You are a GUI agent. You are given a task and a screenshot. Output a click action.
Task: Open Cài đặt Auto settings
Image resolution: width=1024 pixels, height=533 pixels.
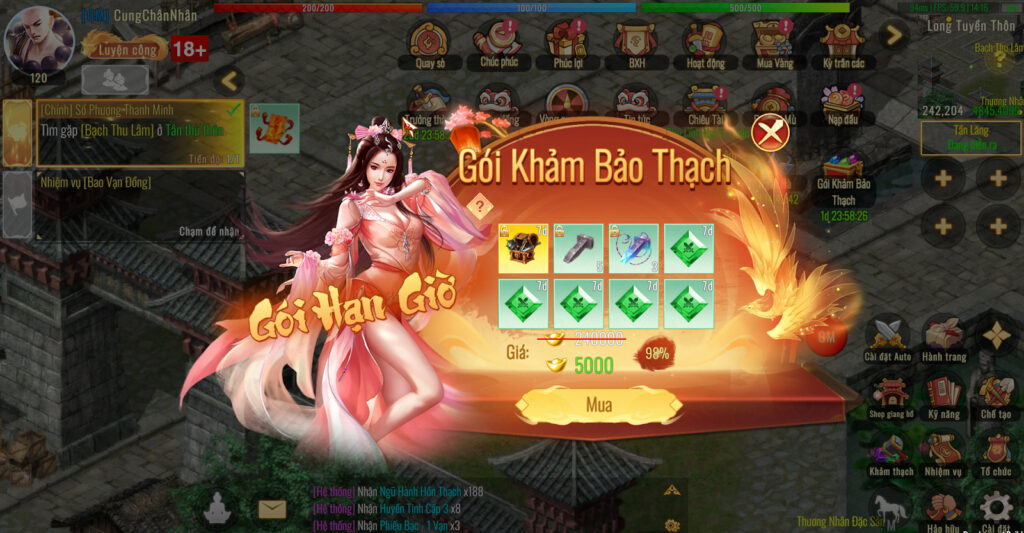pos(887,338)
